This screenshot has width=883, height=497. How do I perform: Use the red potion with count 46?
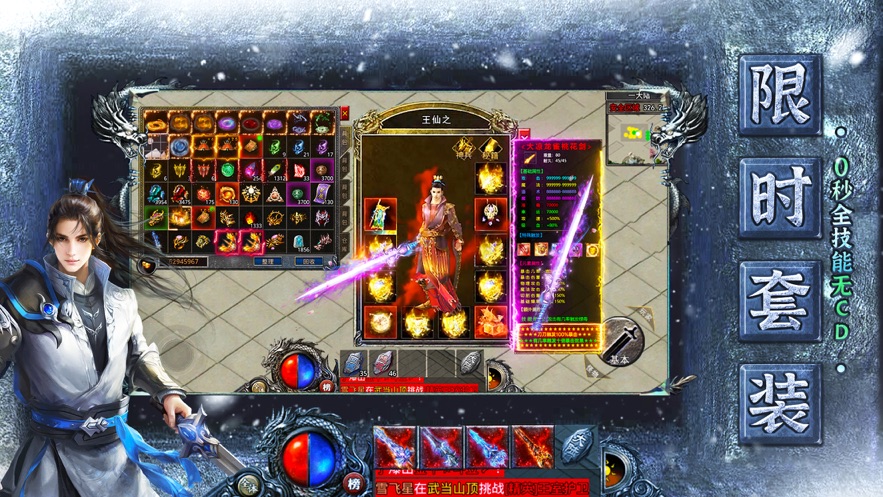point(384,364)
